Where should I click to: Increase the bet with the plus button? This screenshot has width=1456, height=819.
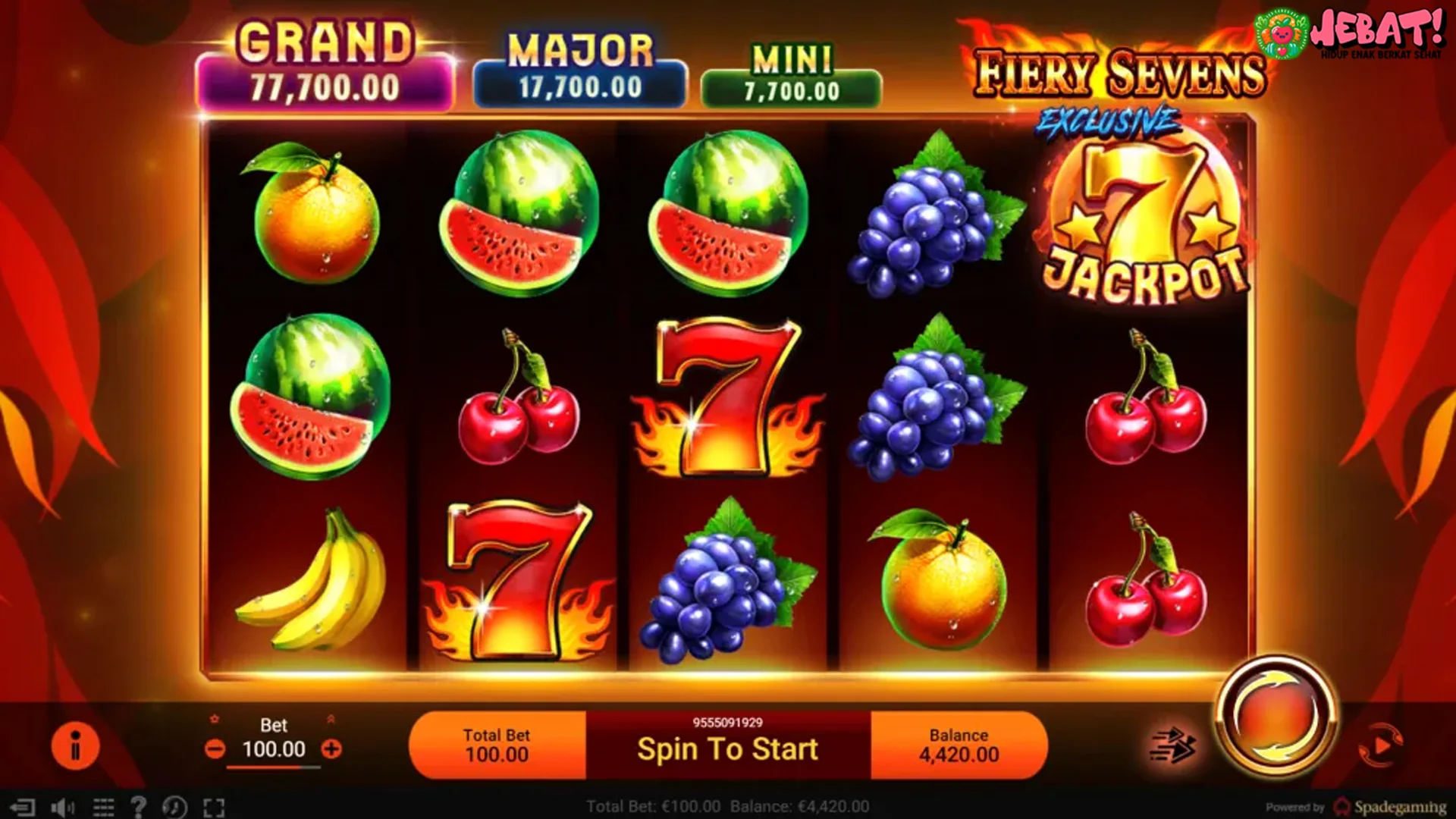click(x=331, y=749)
